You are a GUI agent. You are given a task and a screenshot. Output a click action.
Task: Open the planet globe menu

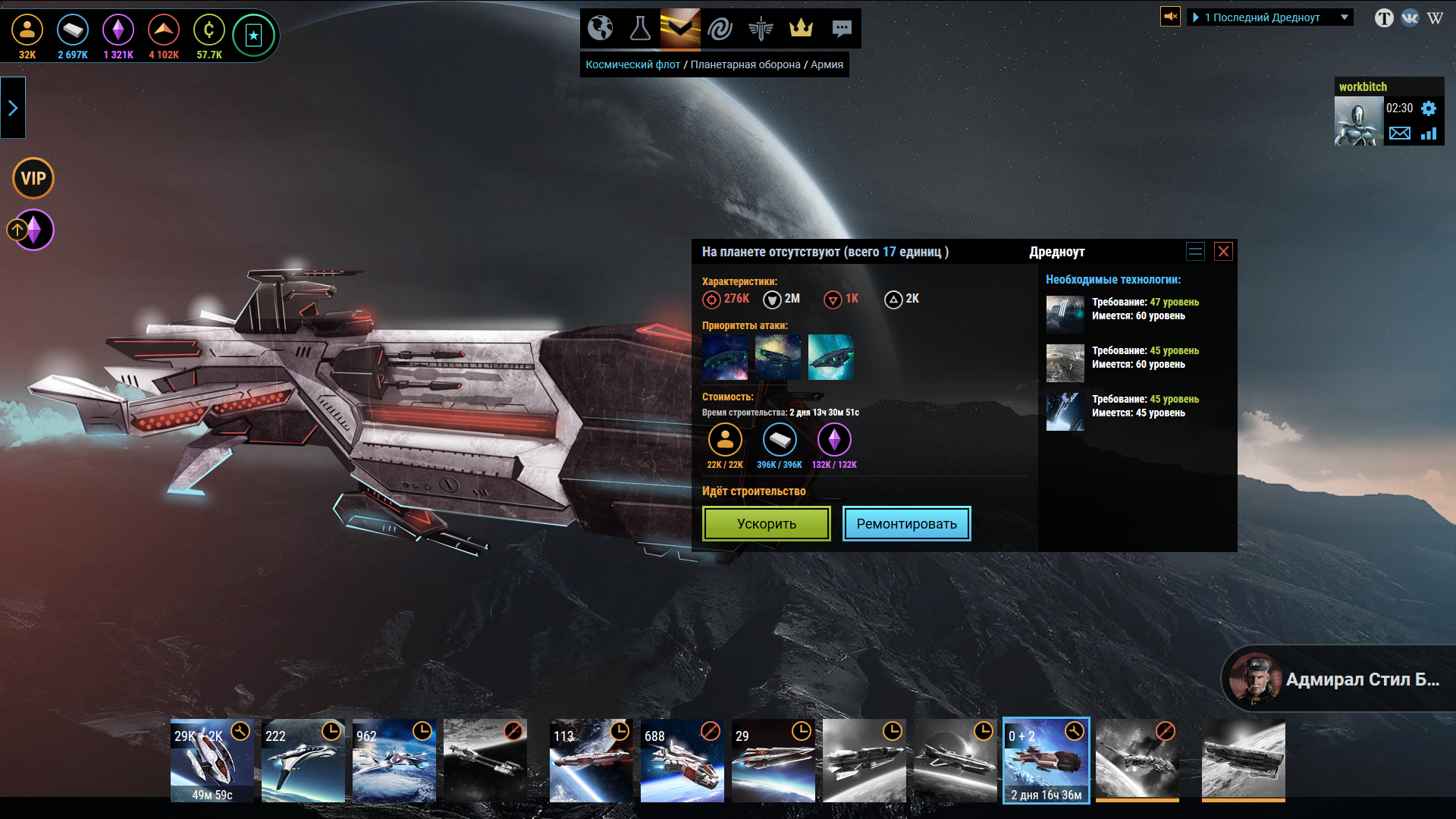point(600,29)
